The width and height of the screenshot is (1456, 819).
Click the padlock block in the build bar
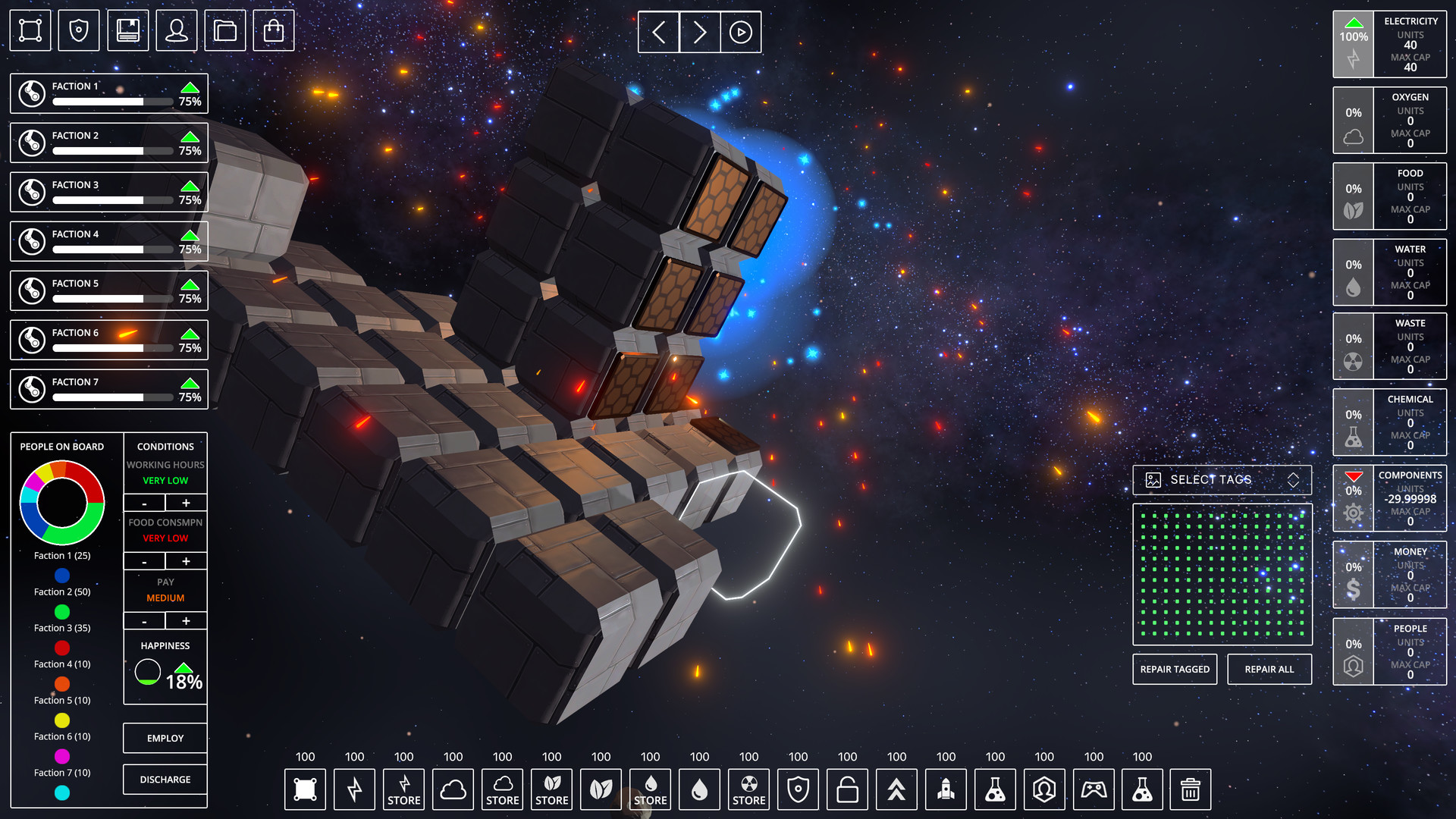click(847, 789)
